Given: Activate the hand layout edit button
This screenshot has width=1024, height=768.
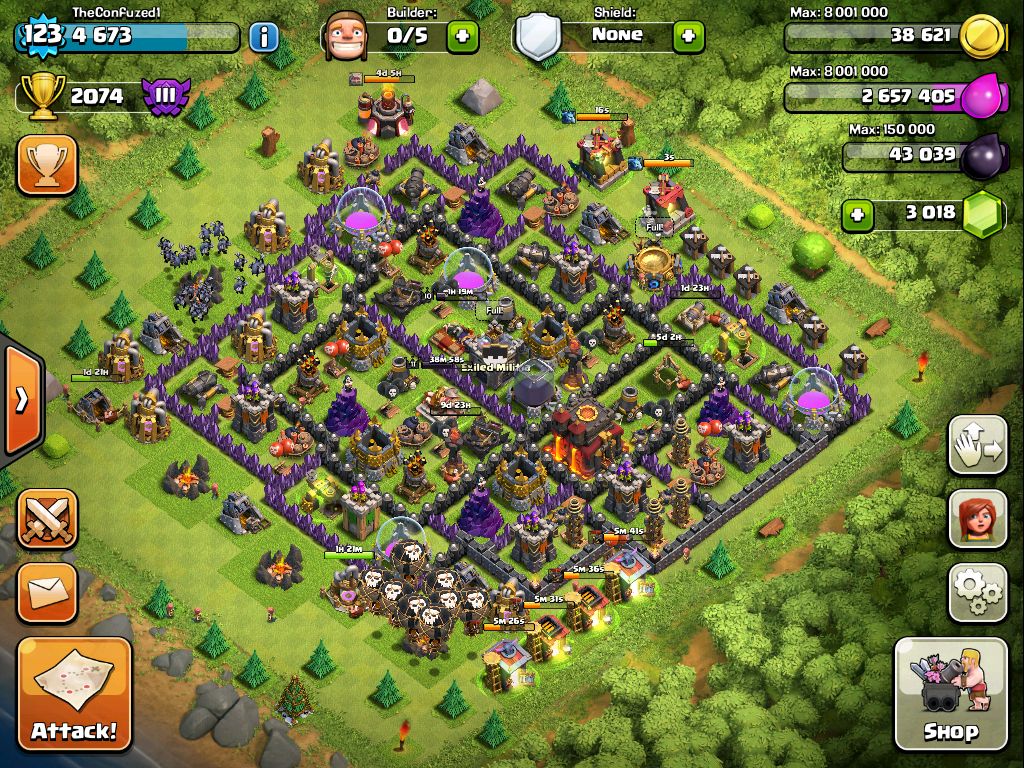Looking at the screenshot, I should 977,446.
